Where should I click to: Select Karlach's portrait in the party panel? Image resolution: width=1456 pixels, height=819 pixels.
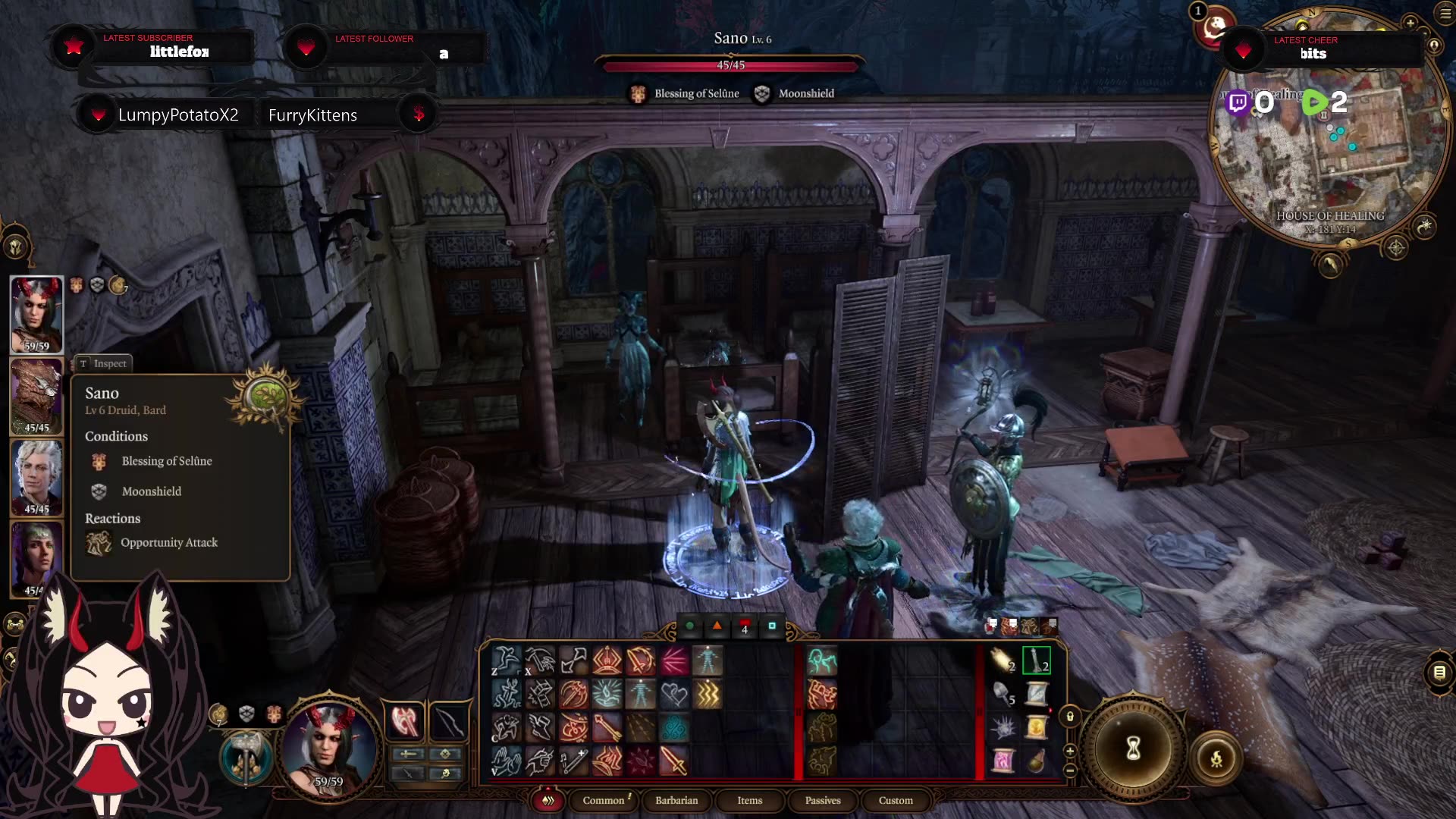click(x=36, y=313)
